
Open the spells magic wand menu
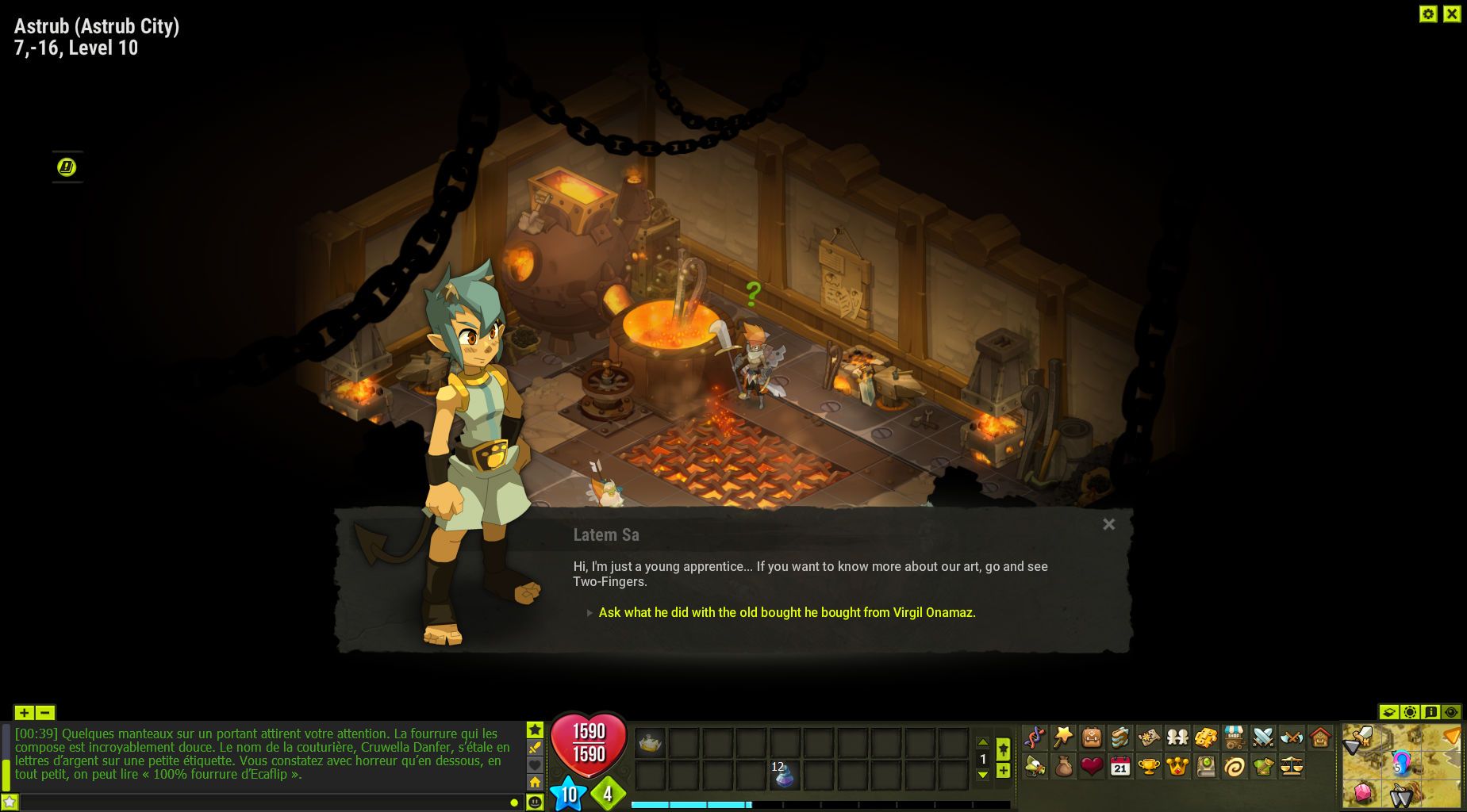(x=1063, y=737)
